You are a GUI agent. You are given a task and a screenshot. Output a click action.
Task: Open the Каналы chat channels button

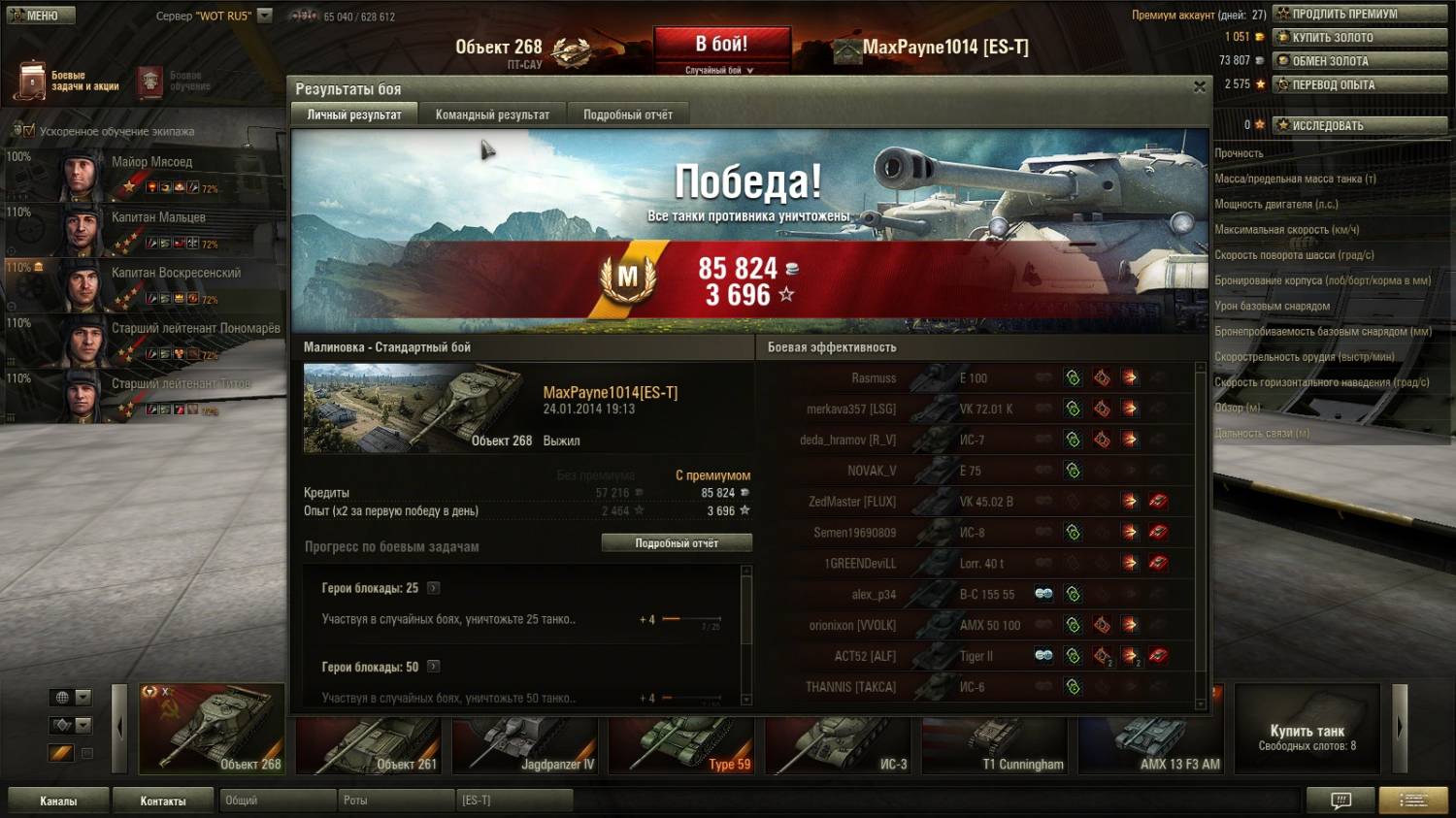point(58,801)
